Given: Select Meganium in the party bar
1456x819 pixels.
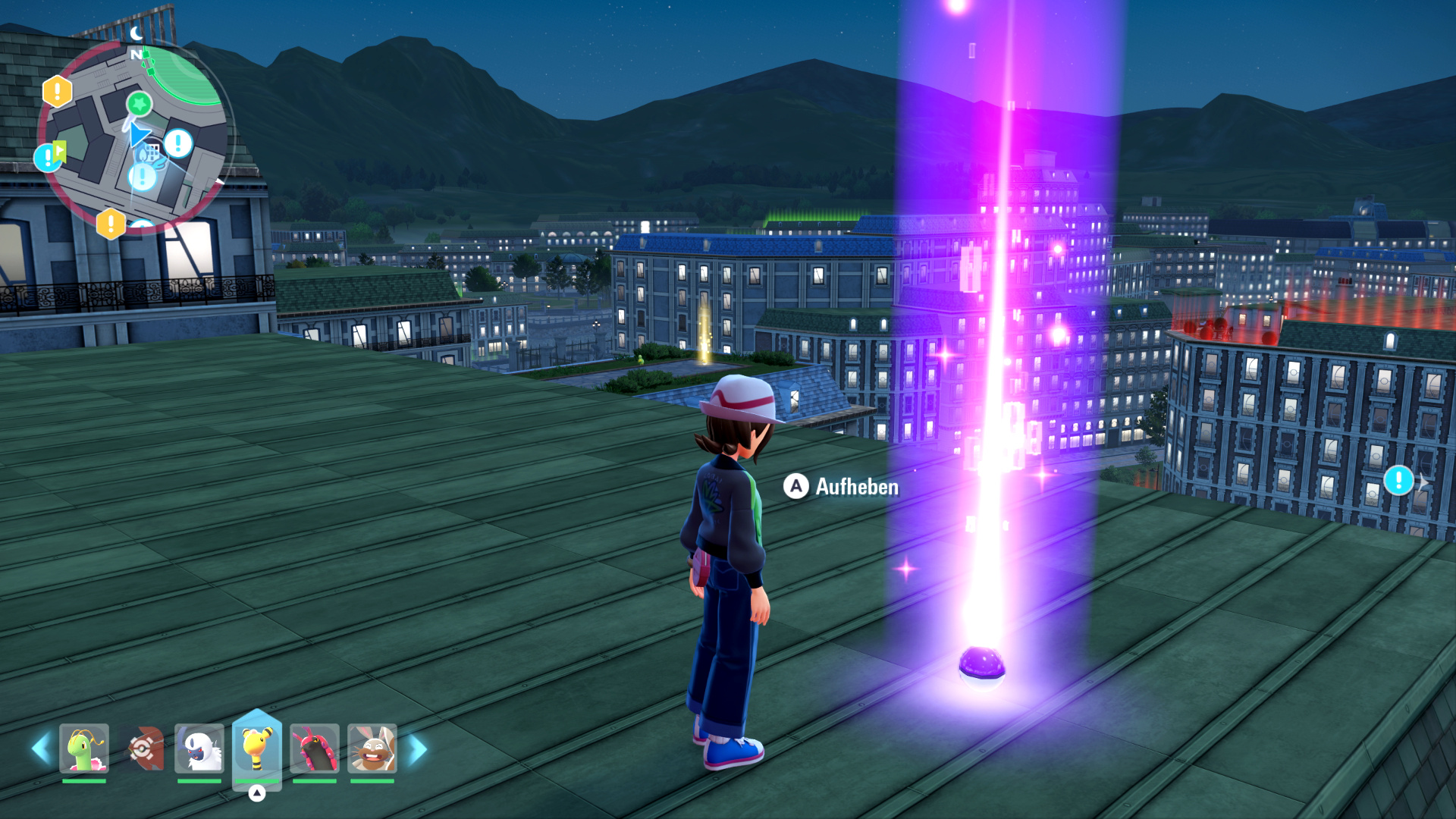Looking at the screenshot, I should pyautogui.click(x=84, y=748).
